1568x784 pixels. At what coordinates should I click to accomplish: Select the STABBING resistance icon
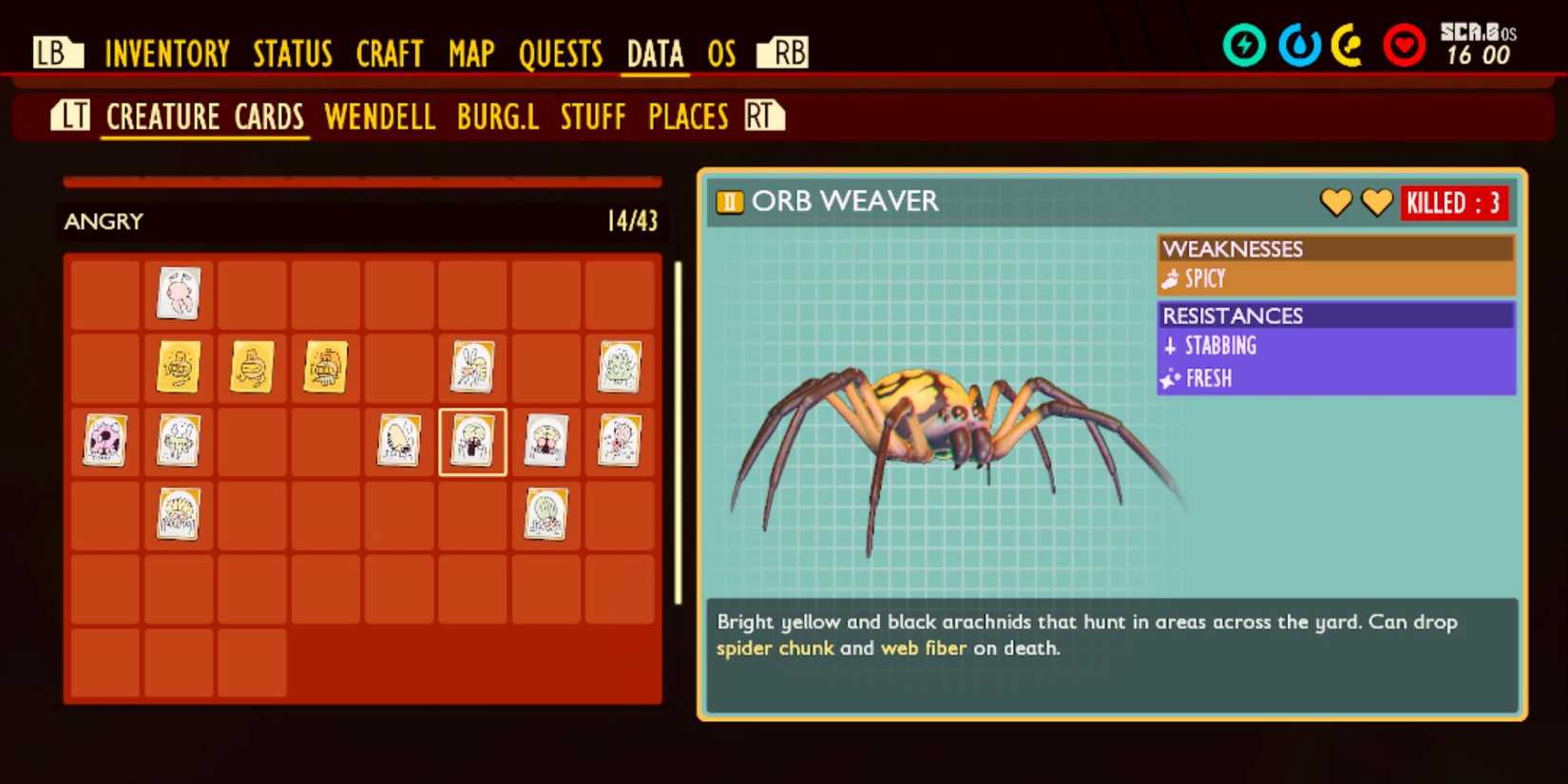(1172, 346)
